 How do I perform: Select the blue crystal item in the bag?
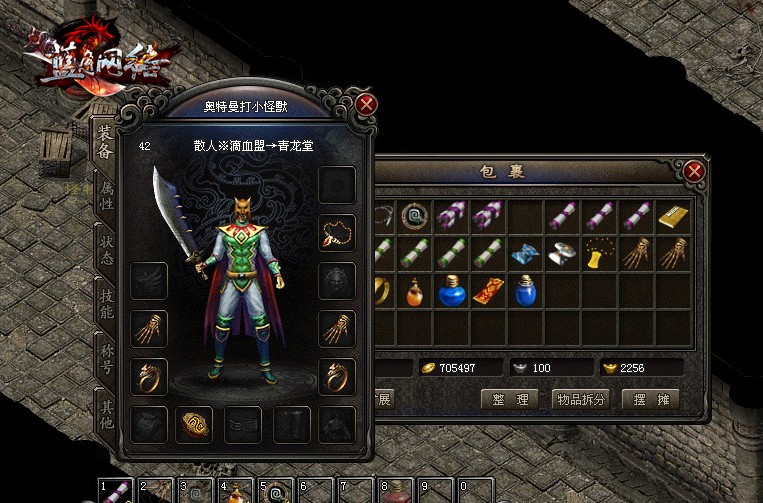click(526, 253)
